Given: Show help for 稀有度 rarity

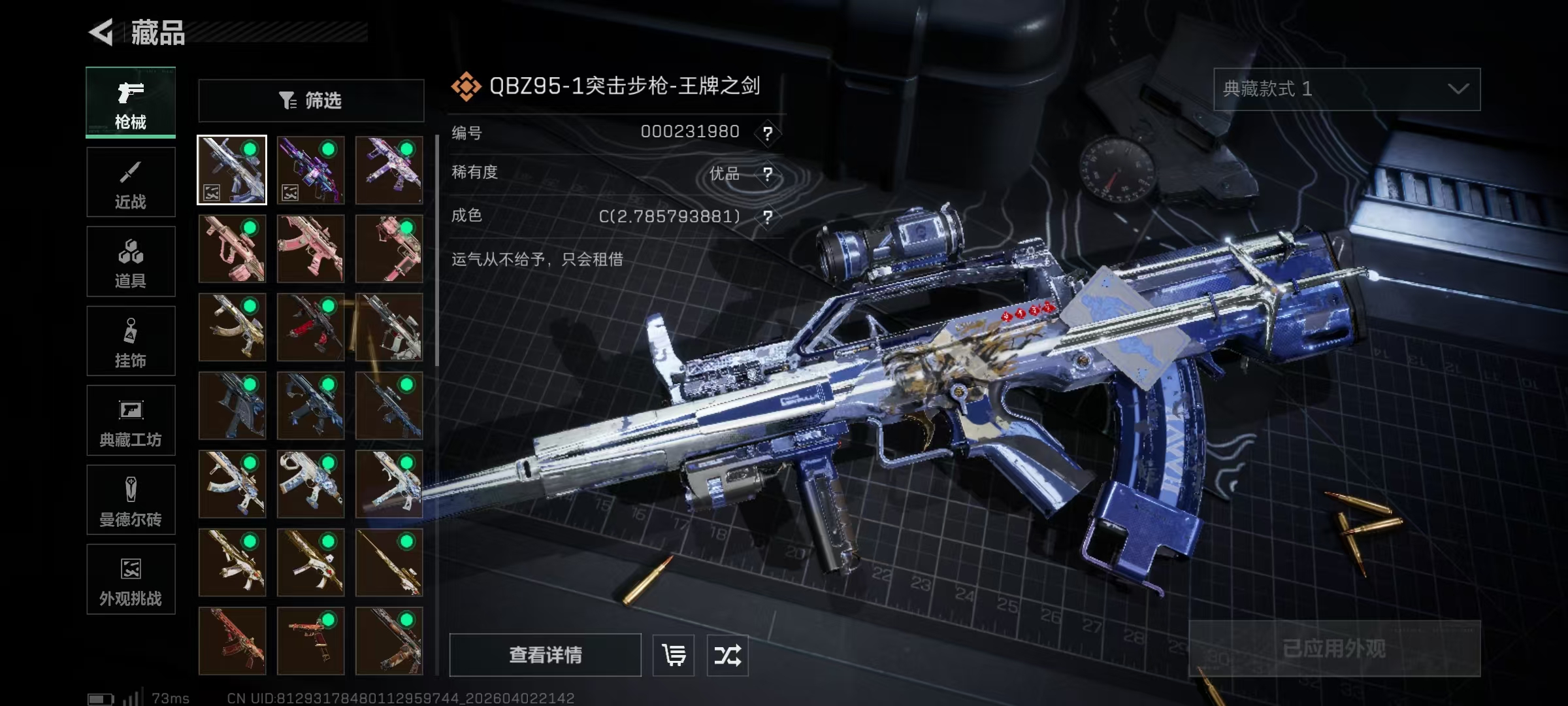Looking at the screenshot, I should 768,174.
